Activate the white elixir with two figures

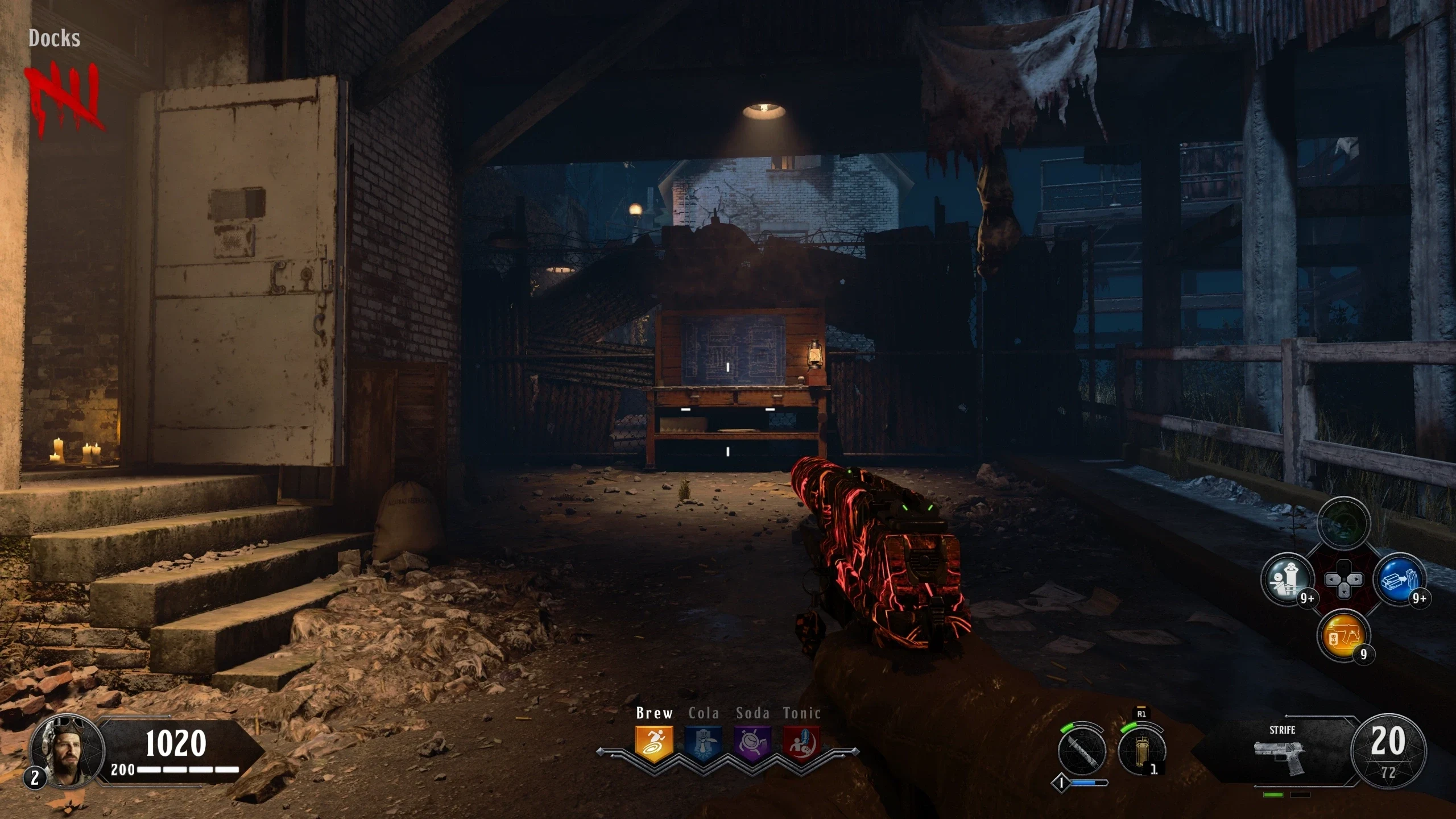[x=1288, y=580]
